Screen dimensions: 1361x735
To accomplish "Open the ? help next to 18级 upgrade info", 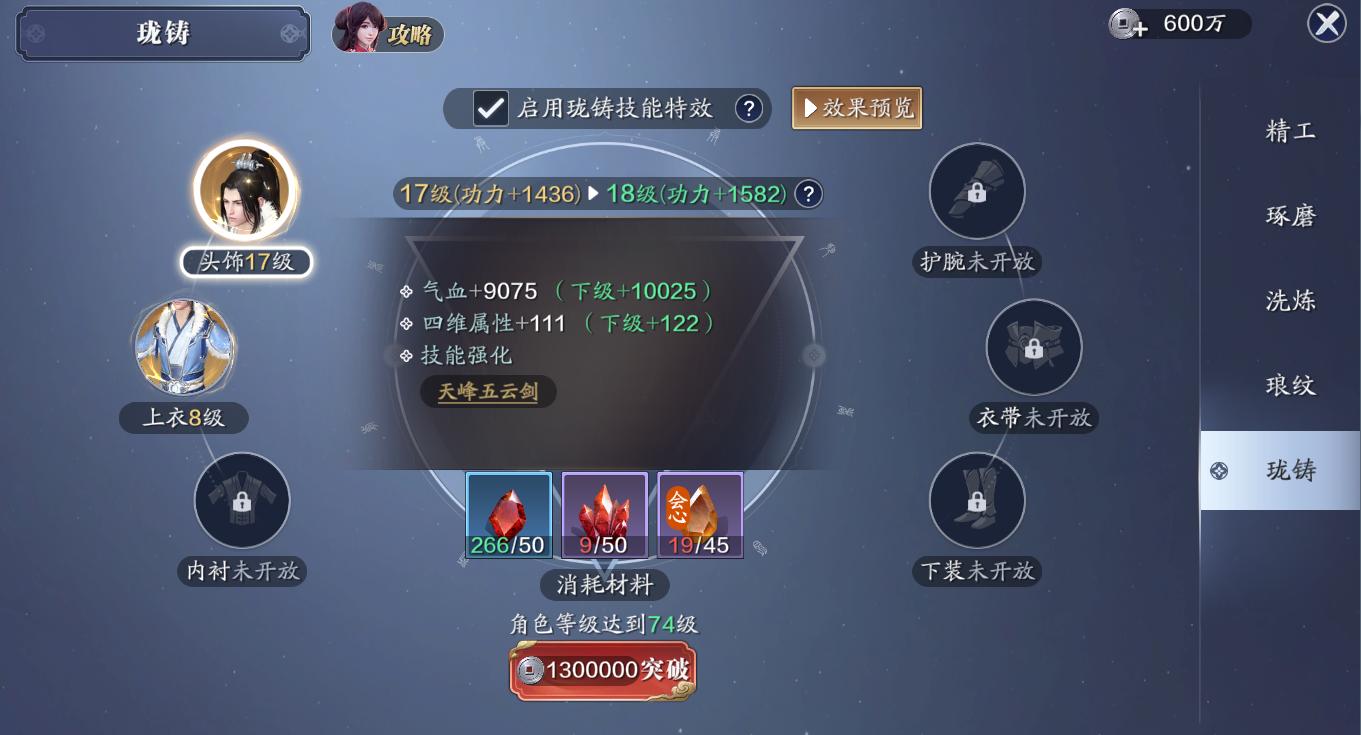I will pyautogui.click(x=808, y=194).
